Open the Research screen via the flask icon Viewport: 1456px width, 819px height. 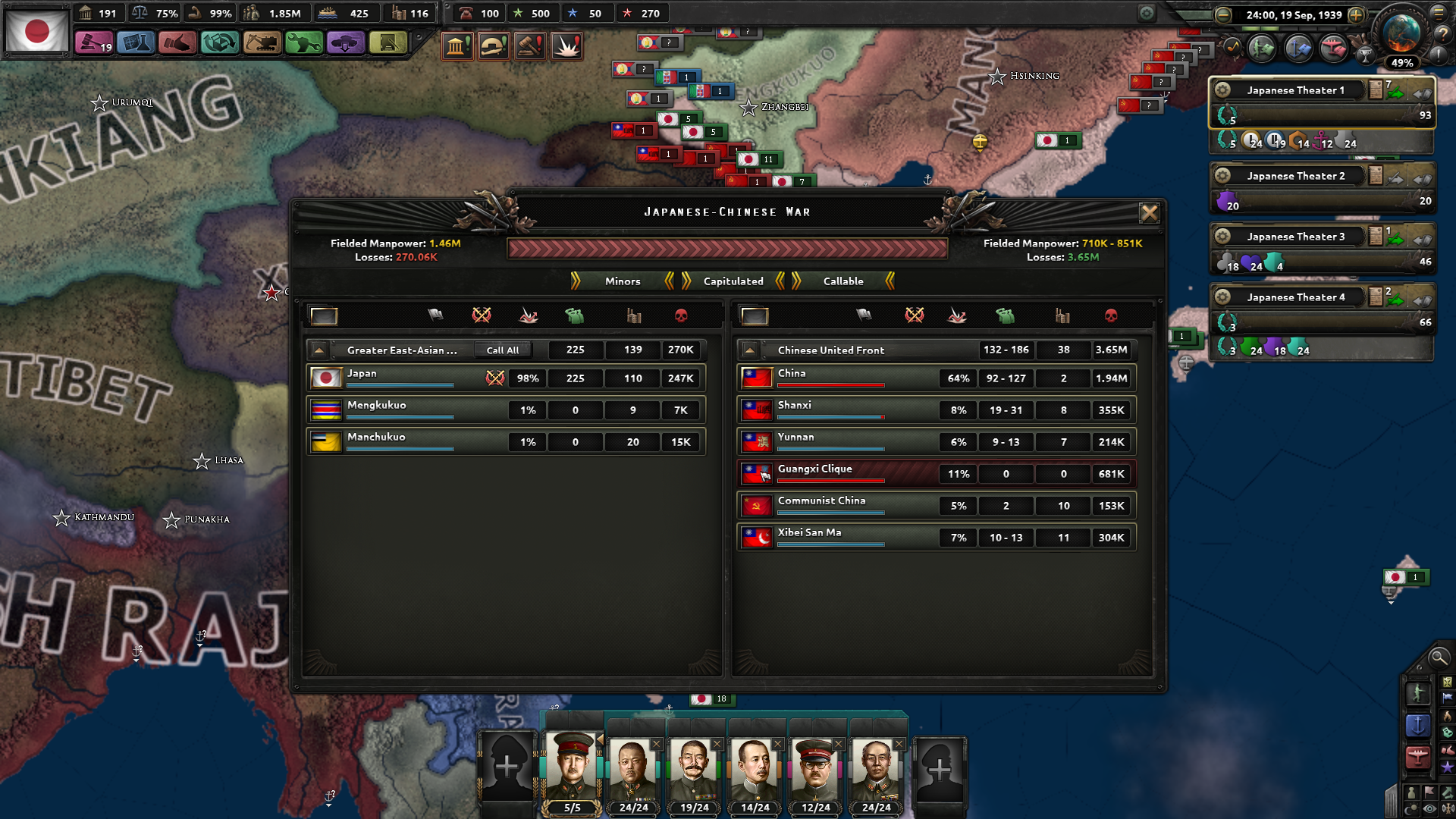click(x=136, y=43)
